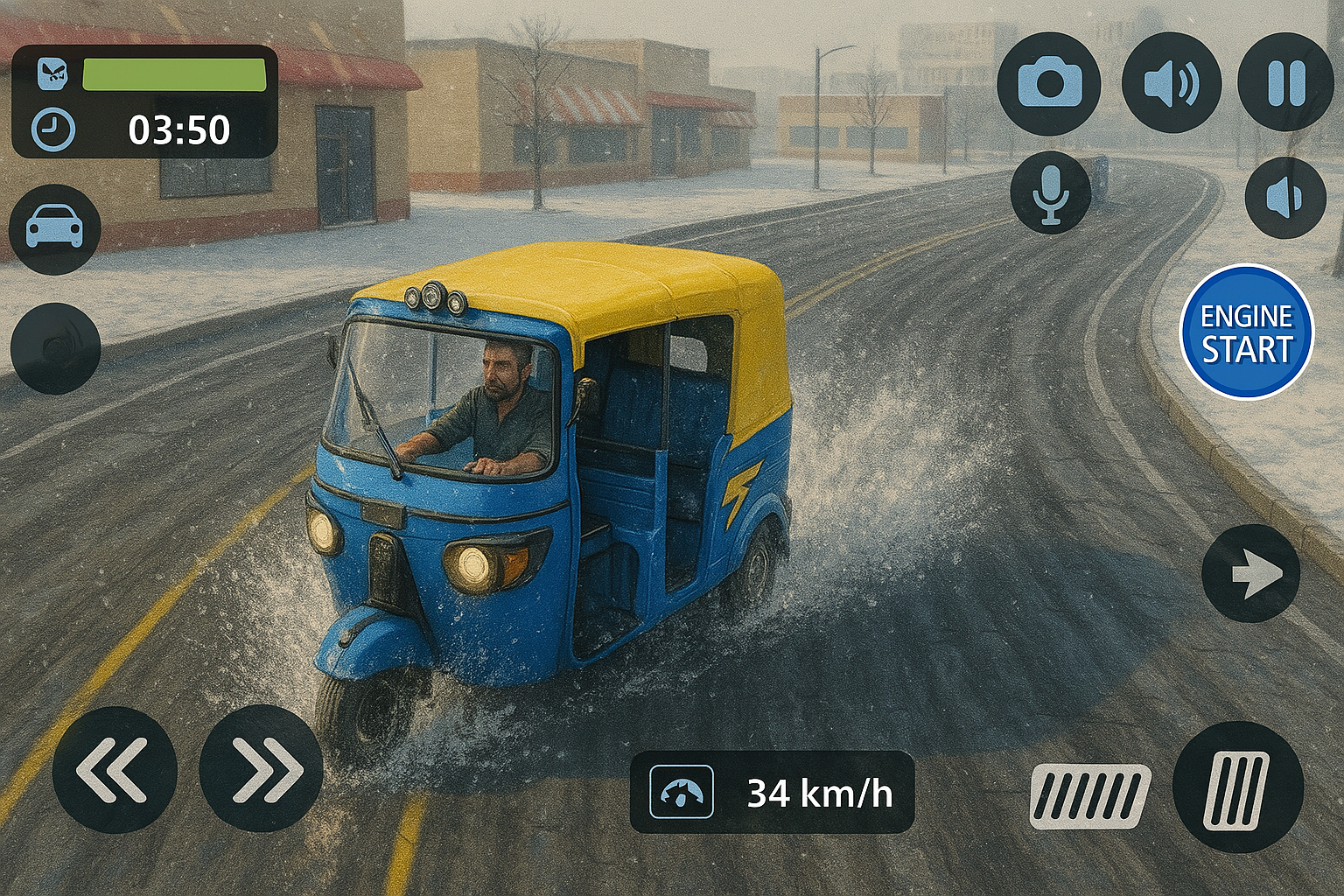This screenshot has width=1344, height=896.
Task: Tap the small single-wave speaker button
Action: pos(1284,199)
